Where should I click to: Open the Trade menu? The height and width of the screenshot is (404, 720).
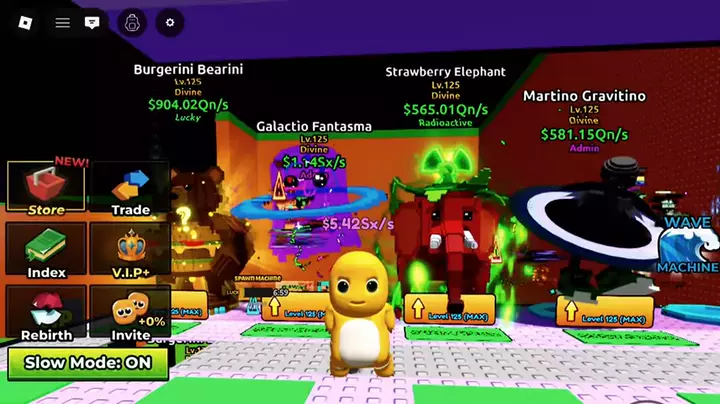[x=130, y=189]
